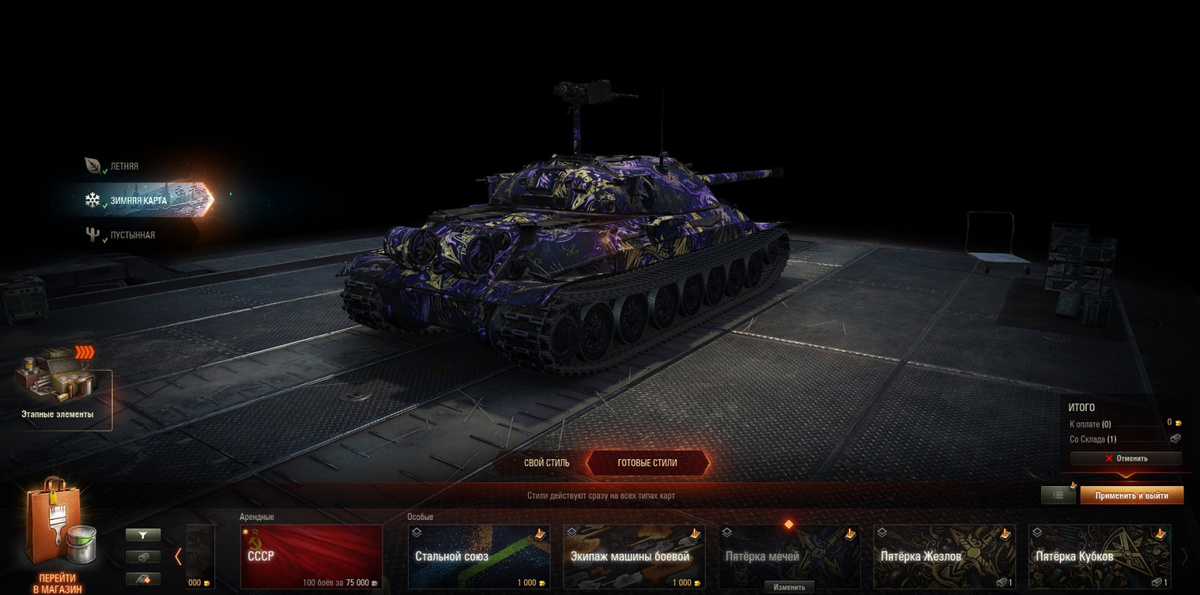Switch to Зимняя карта winter map
Viewport: 1200px width, 595px height.
coord(140,200)
